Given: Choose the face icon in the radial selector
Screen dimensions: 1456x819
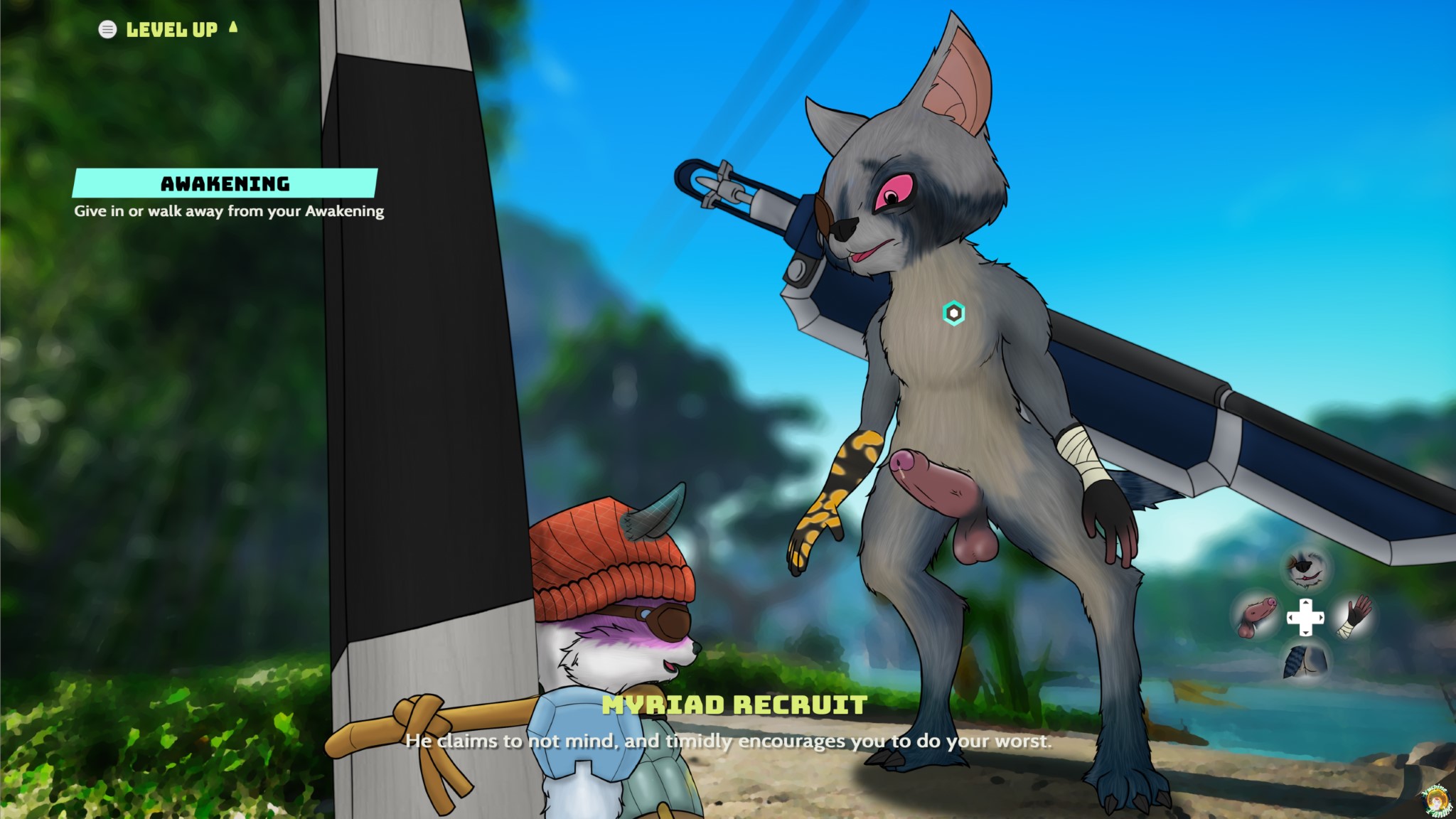Looking at the screenshot, I should 1306,569.
